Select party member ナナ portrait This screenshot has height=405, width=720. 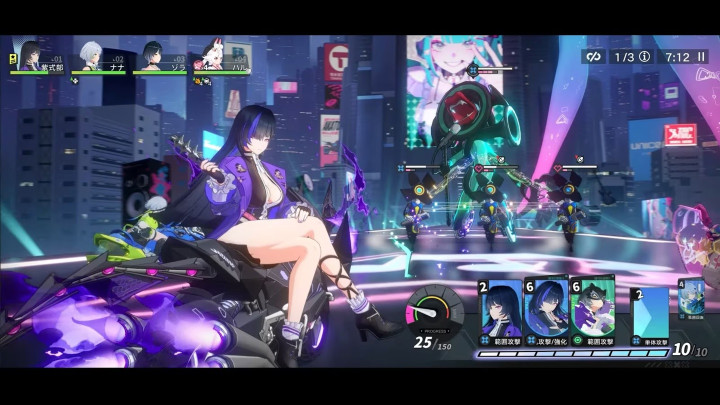tap(90, 54)
